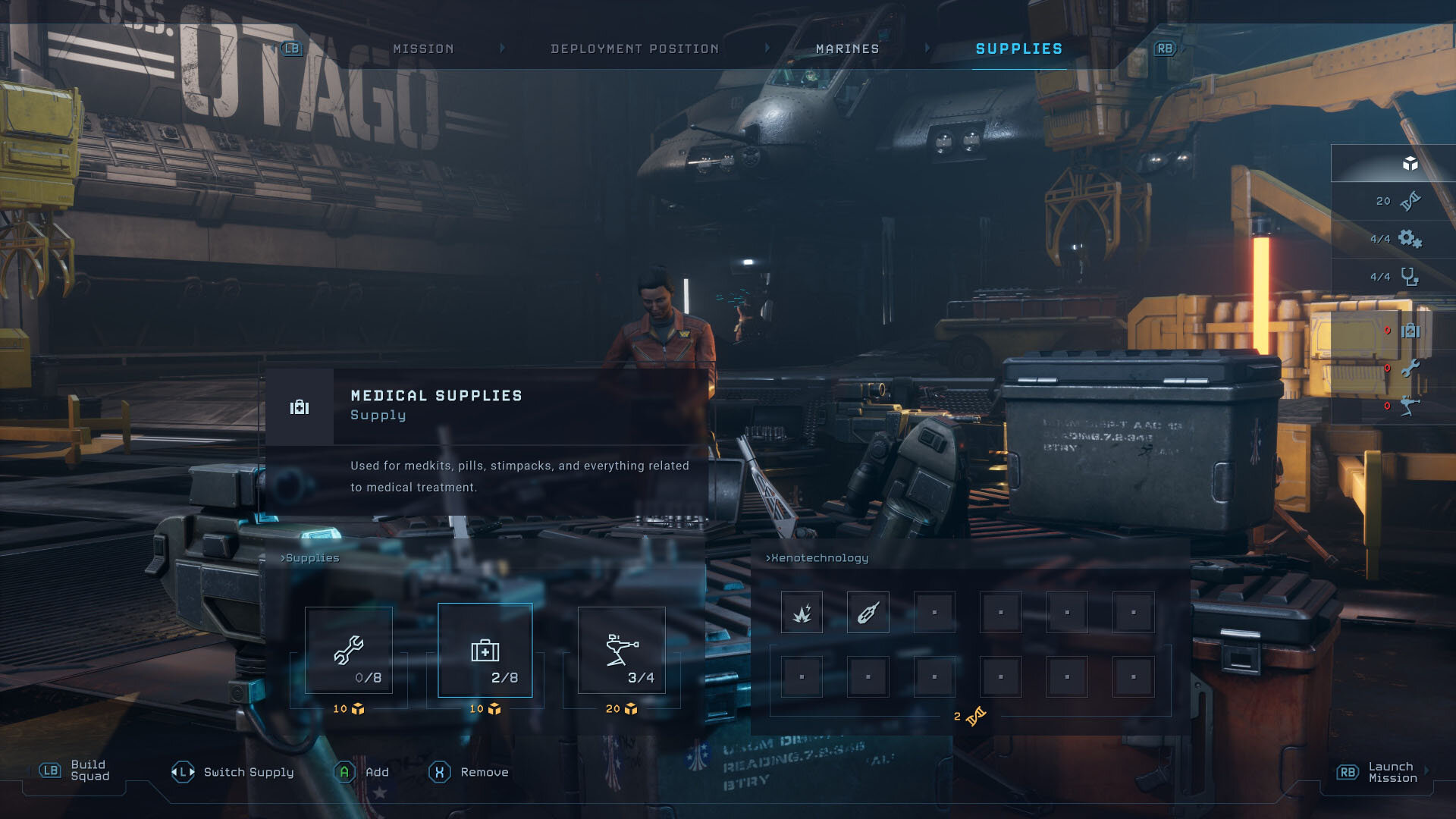Select the medical supplies medkit slot

pyautogui.click(x=485, y=650)
